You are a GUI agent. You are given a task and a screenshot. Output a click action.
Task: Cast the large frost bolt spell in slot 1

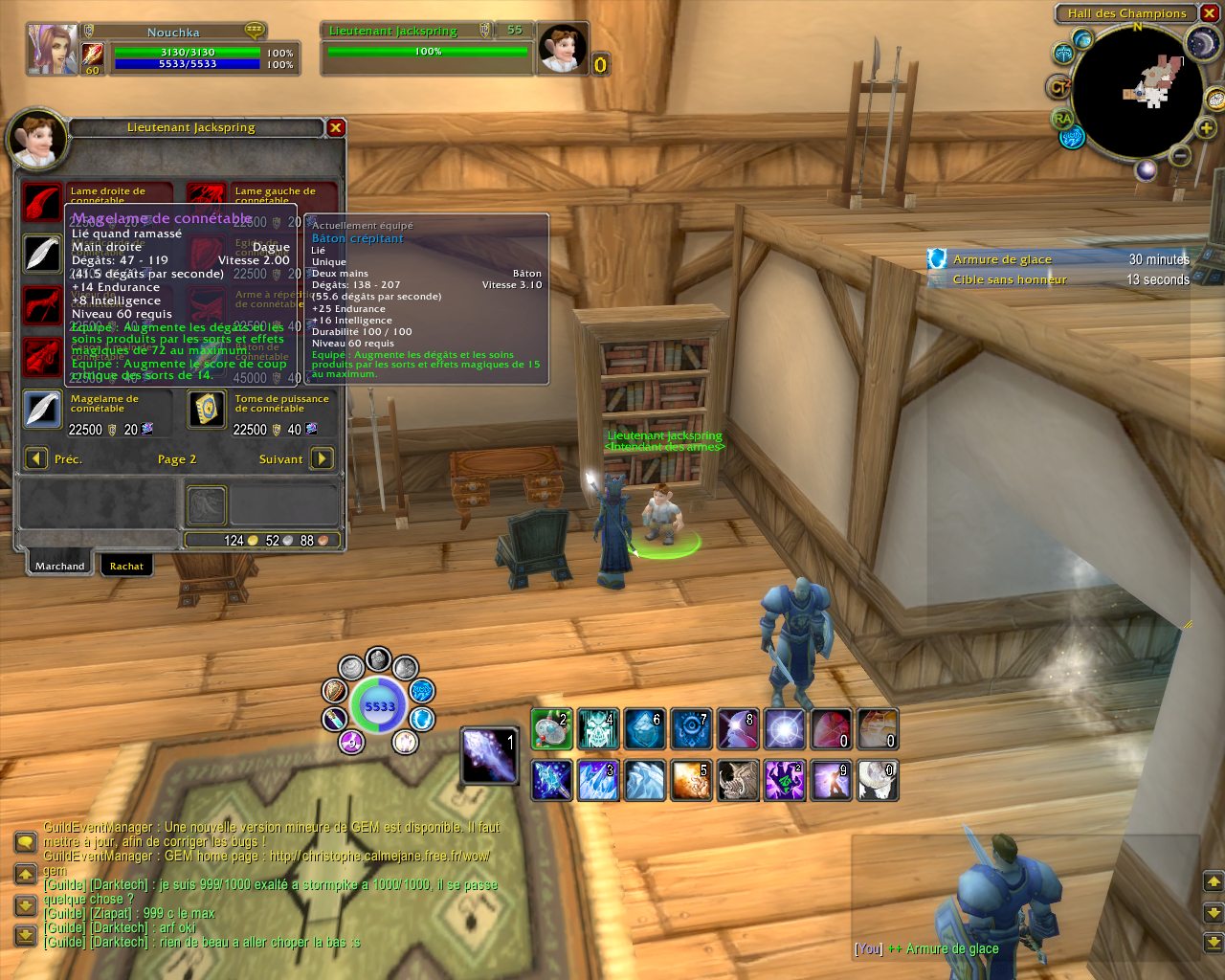pos(490,755)
